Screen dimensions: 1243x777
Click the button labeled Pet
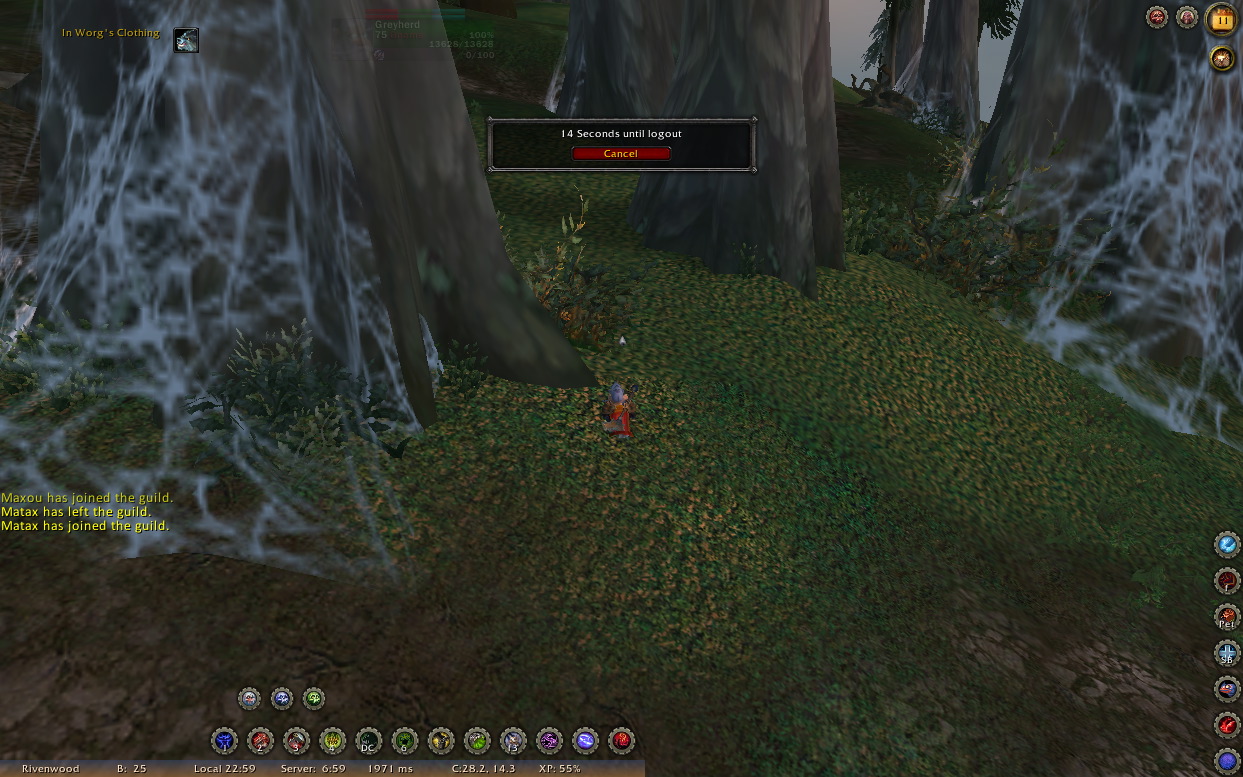1227,617
